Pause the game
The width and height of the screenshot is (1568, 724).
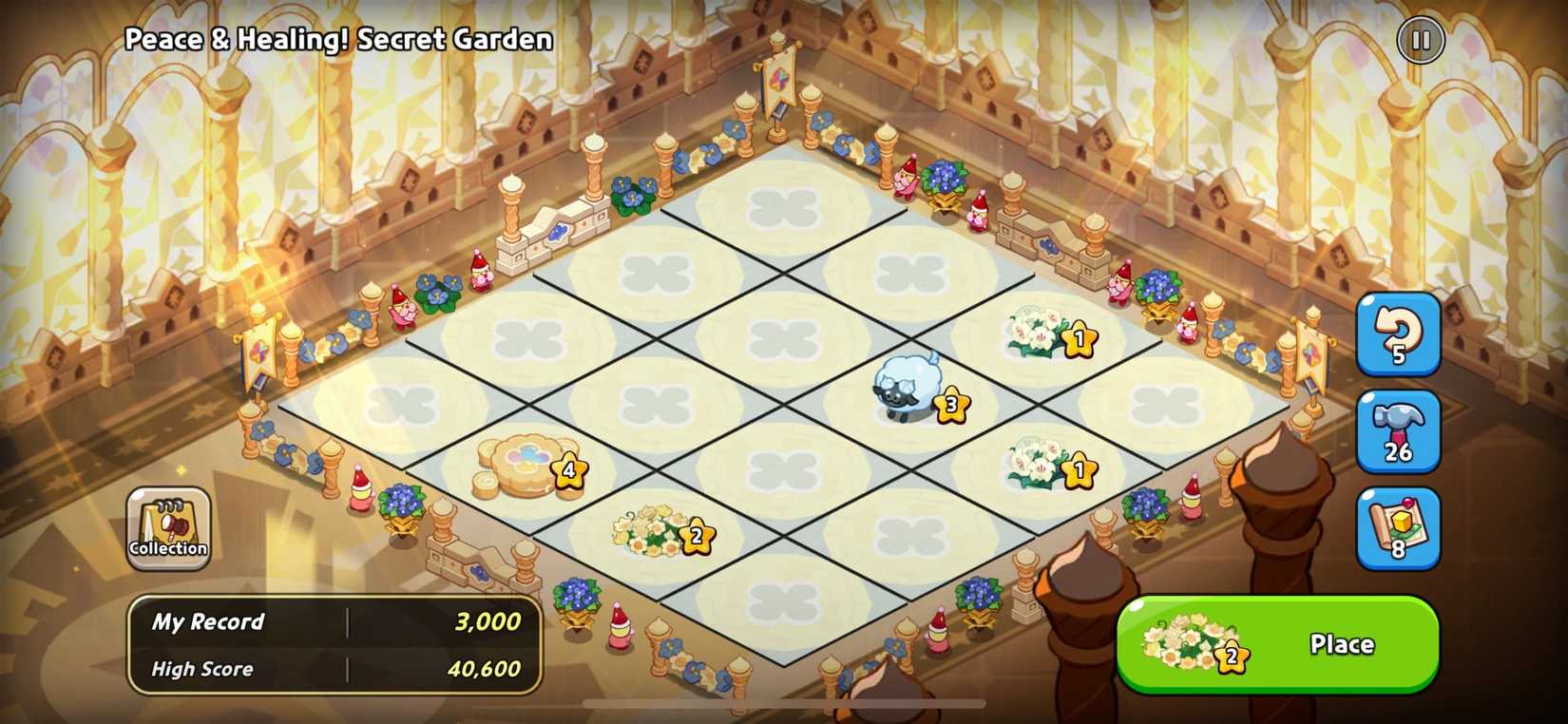[1419, 40]
